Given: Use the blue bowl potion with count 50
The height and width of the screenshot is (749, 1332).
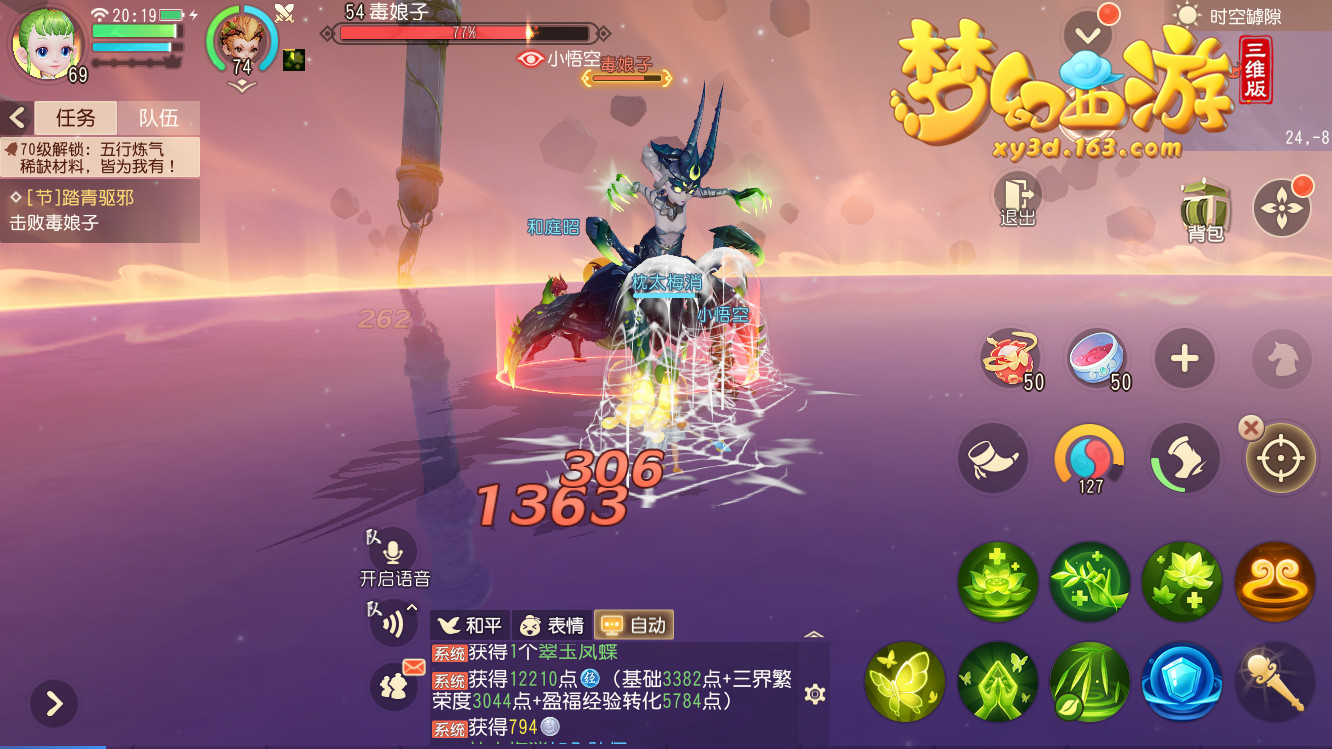Looking at the screenshot, I should pos(1098,359).
